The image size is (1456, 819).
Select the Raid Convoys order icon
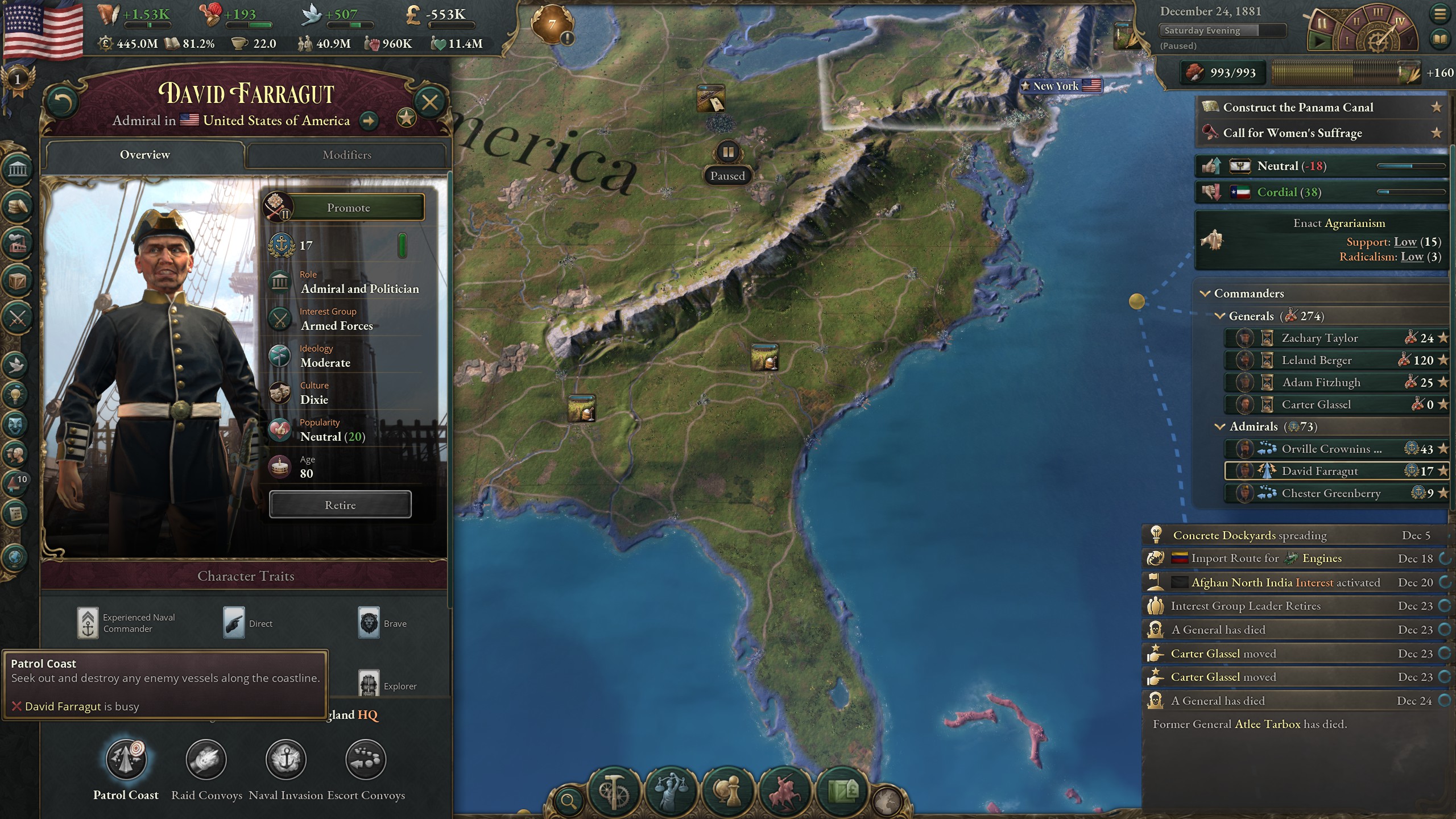(x=206, y=759)
